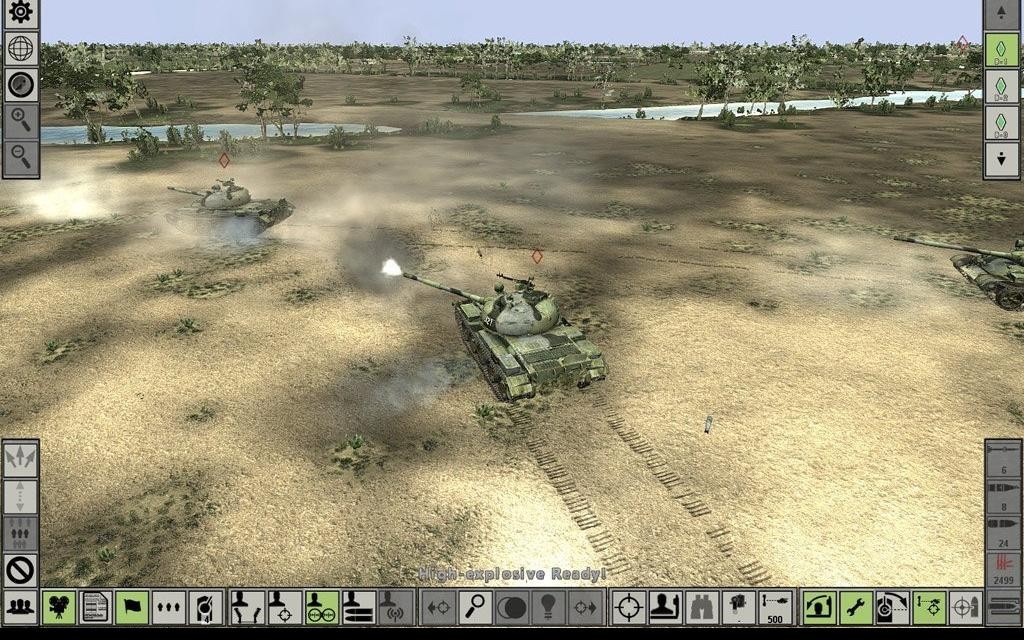
Task: Open the gear settings menu
Action: pos(20,14)
